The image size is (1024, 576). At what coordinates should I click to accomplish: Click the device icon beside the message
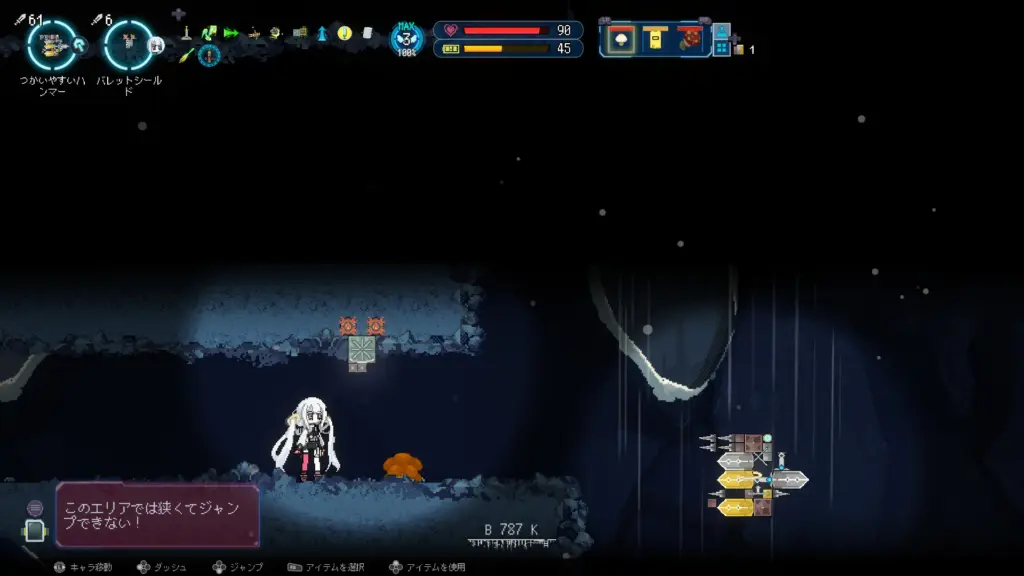coord(35,531)
